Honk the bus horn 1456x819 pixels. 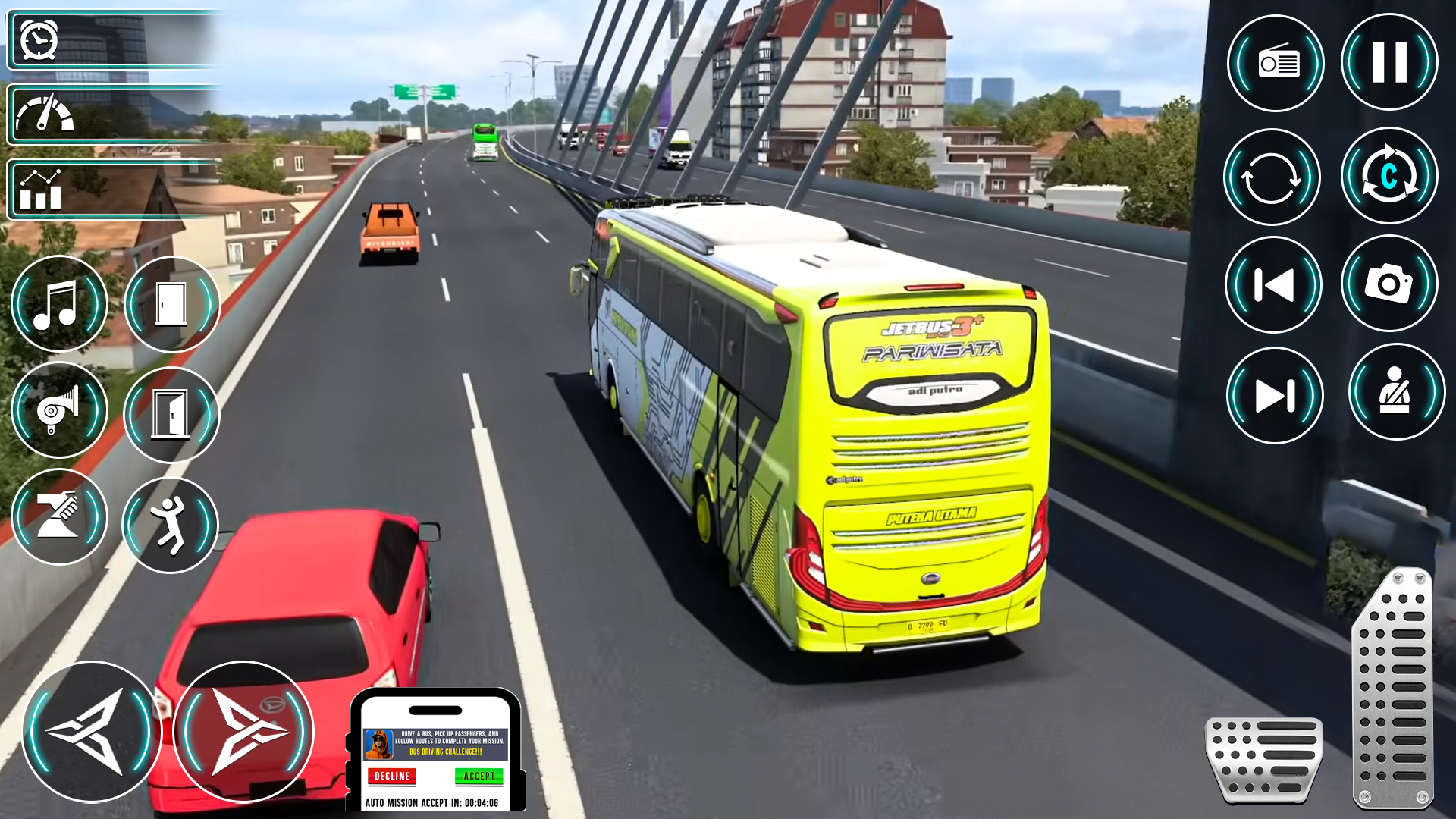coord(60,409)
